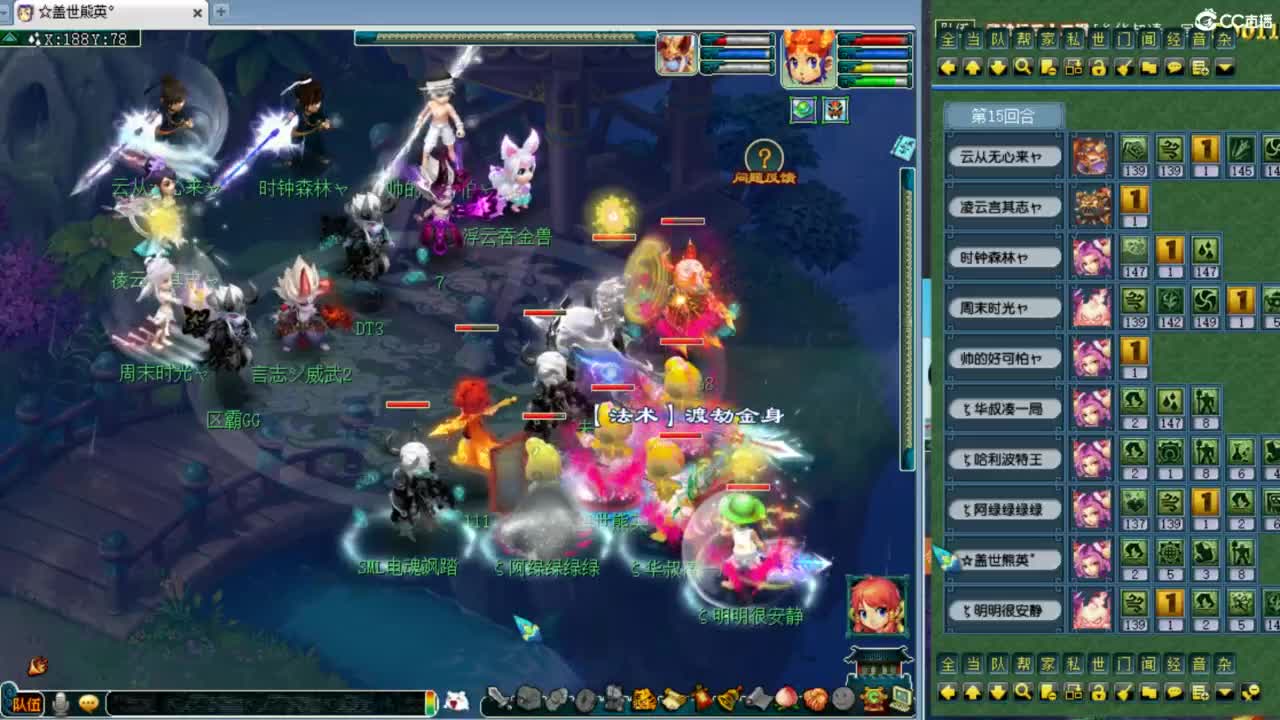
Task: Open the magnifier search icon in the chat toolbar
Action: [1022, 68]
